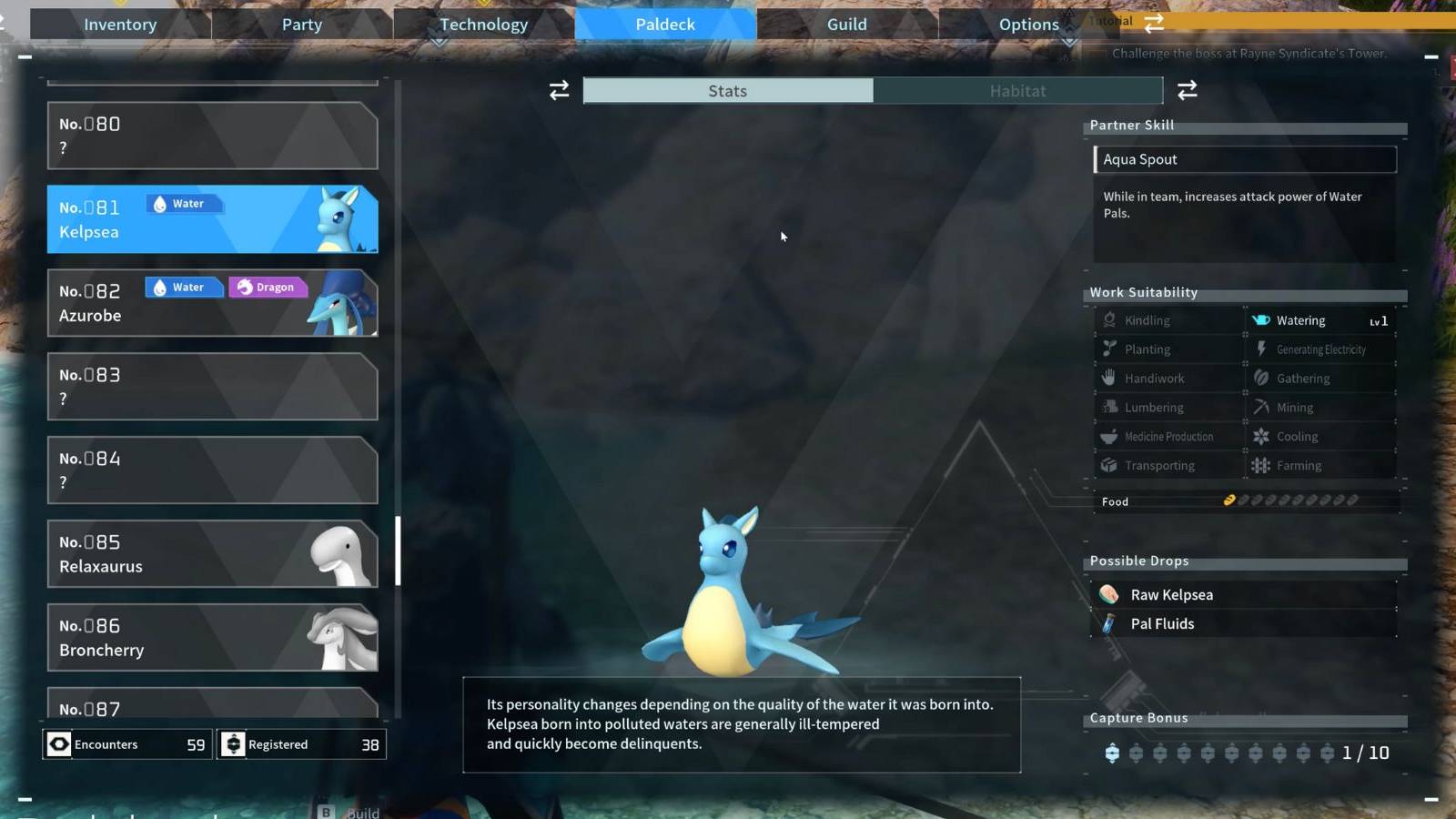Click the Registered counter at the bottom
The height and width of the screenshot is (819, 1456).
[x=300, y=743]
